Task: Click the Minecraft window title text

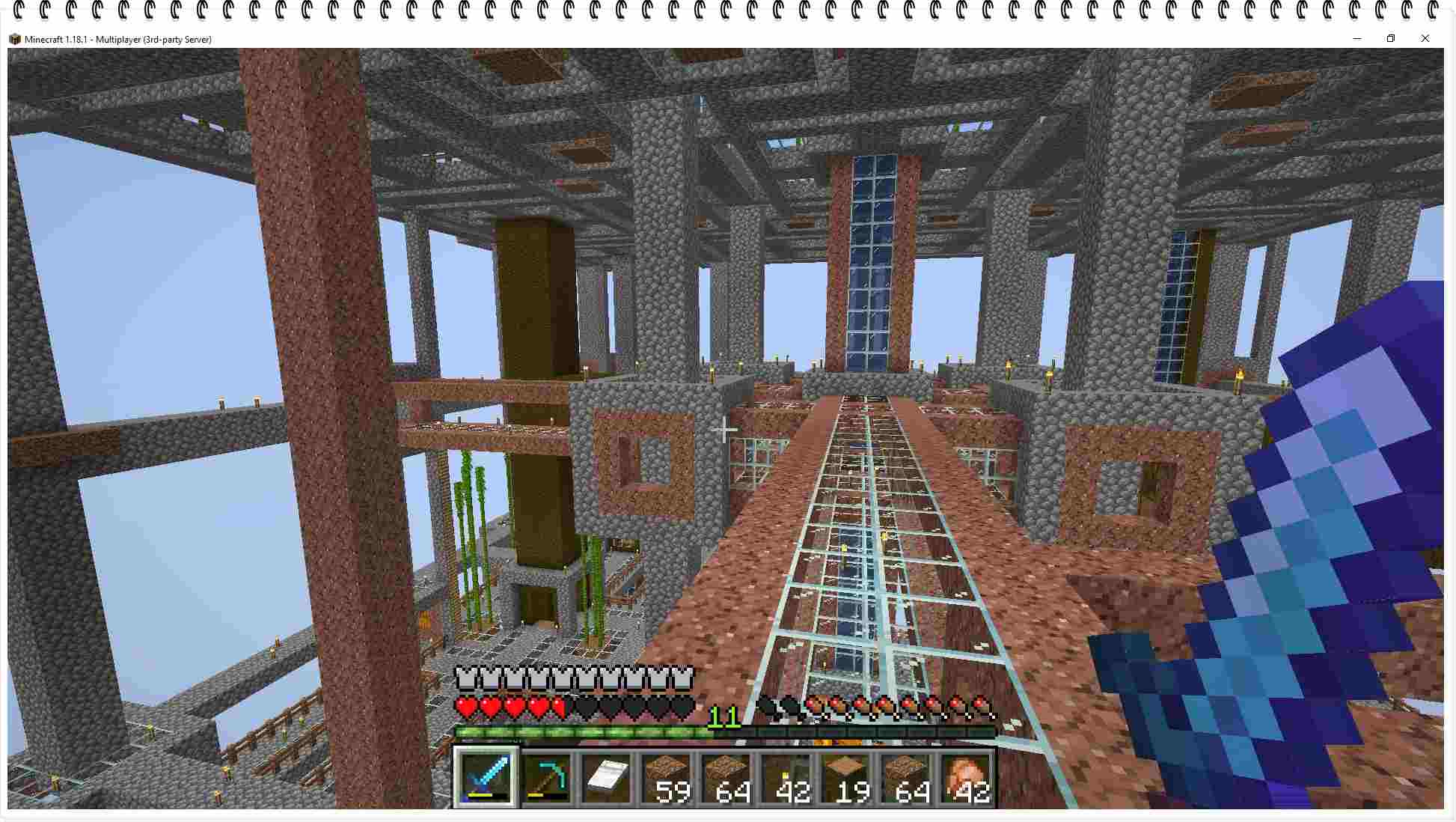Action: click(117, 39)
